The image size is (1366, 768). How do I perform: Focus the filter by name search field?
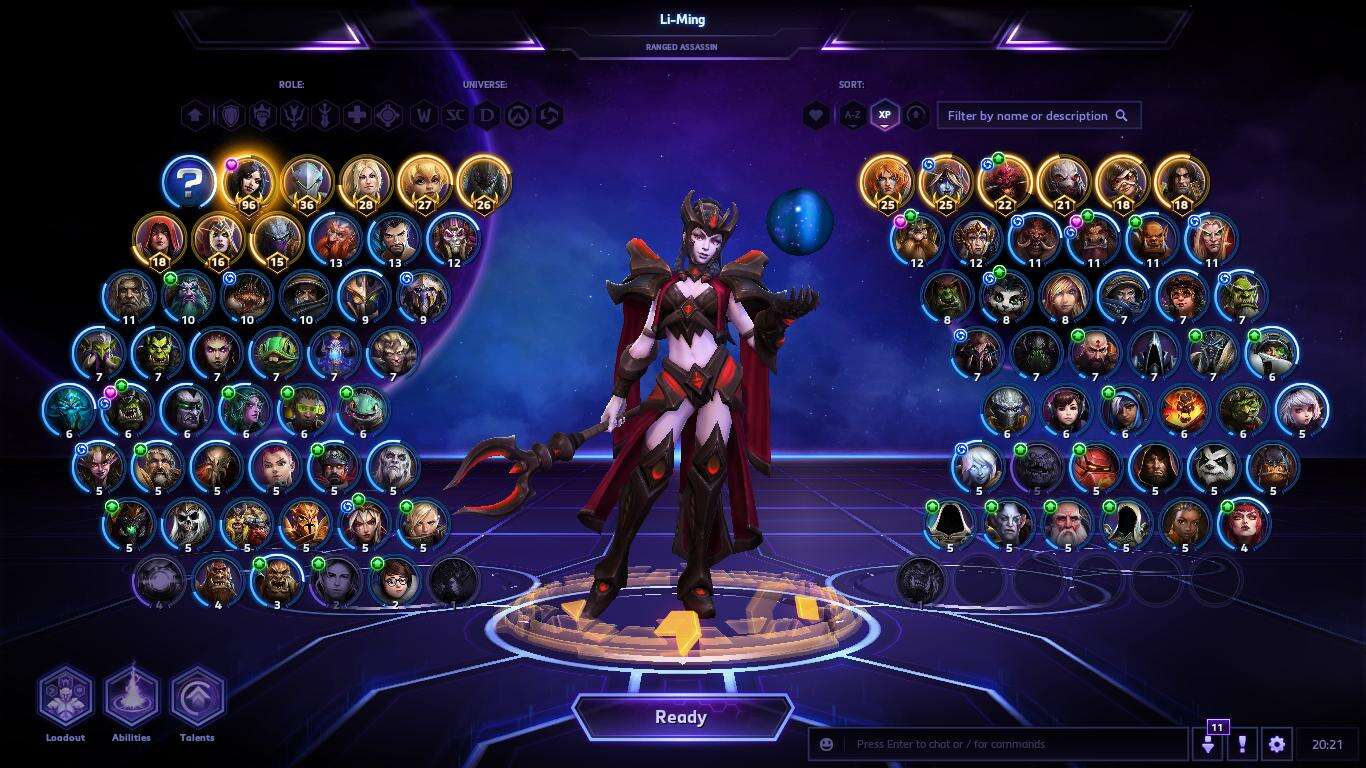pyautogui.click(x=1028, y=116)
